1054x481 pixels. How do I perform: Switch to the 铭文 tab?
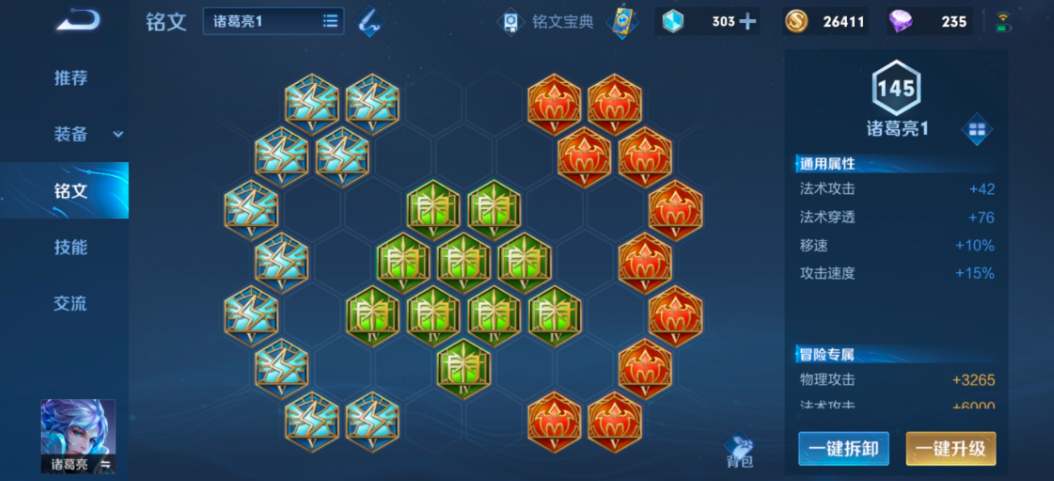pyautogui.click(x=70, y=190)
